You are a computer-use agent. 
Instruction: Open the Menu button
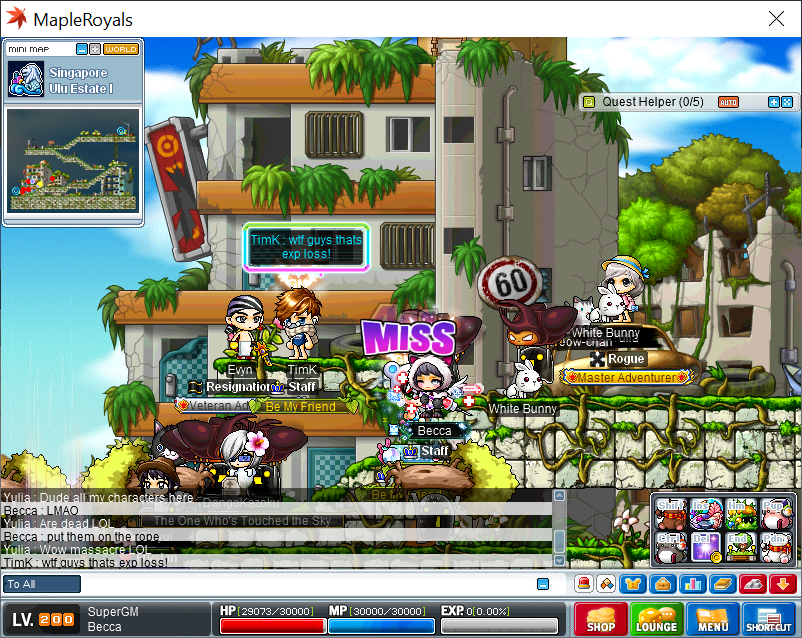pyautogui.click(x=712, y=619)
